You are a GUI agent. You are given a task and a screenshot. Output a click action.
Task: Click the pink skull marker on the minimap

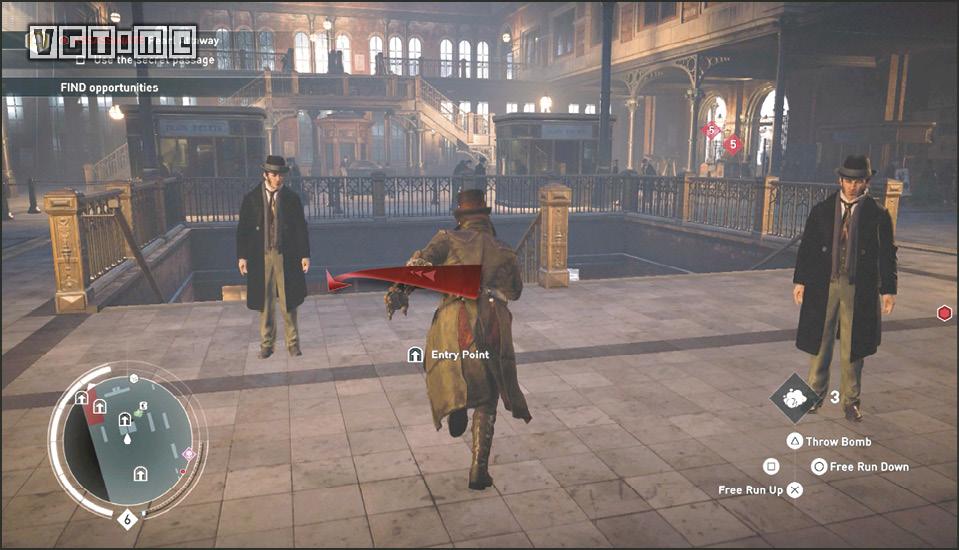tap(189, 453)
